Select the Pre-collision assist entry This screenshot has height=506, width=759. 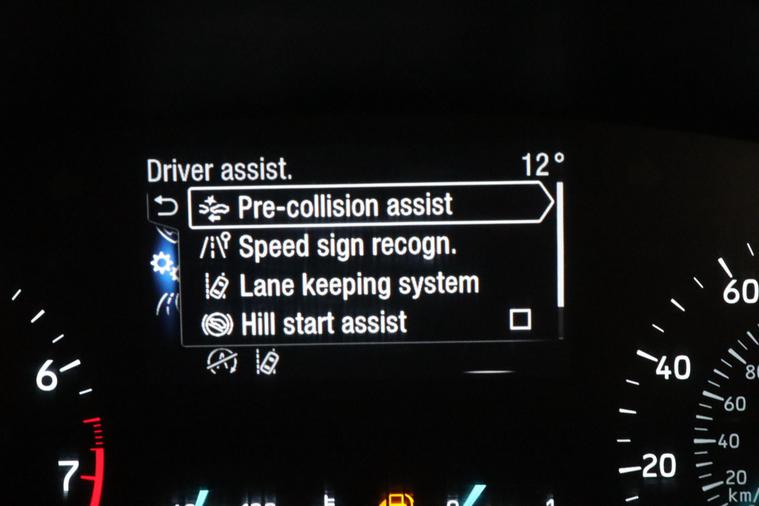tap(345, 206)
